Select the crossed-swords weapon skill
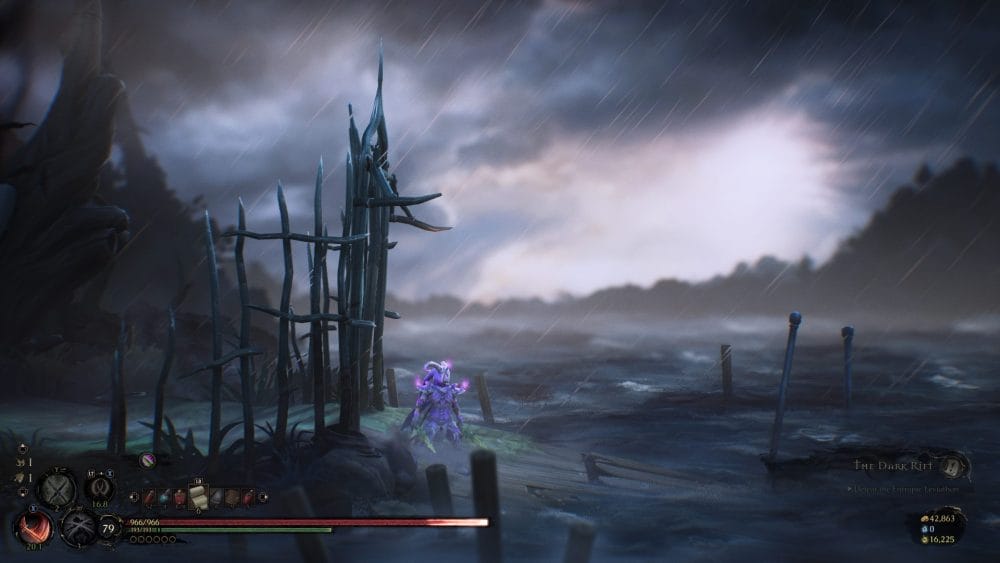Image resolution: width=1000 pixels, height=563 pixels. pyautogui.click(x=56, y=489)
